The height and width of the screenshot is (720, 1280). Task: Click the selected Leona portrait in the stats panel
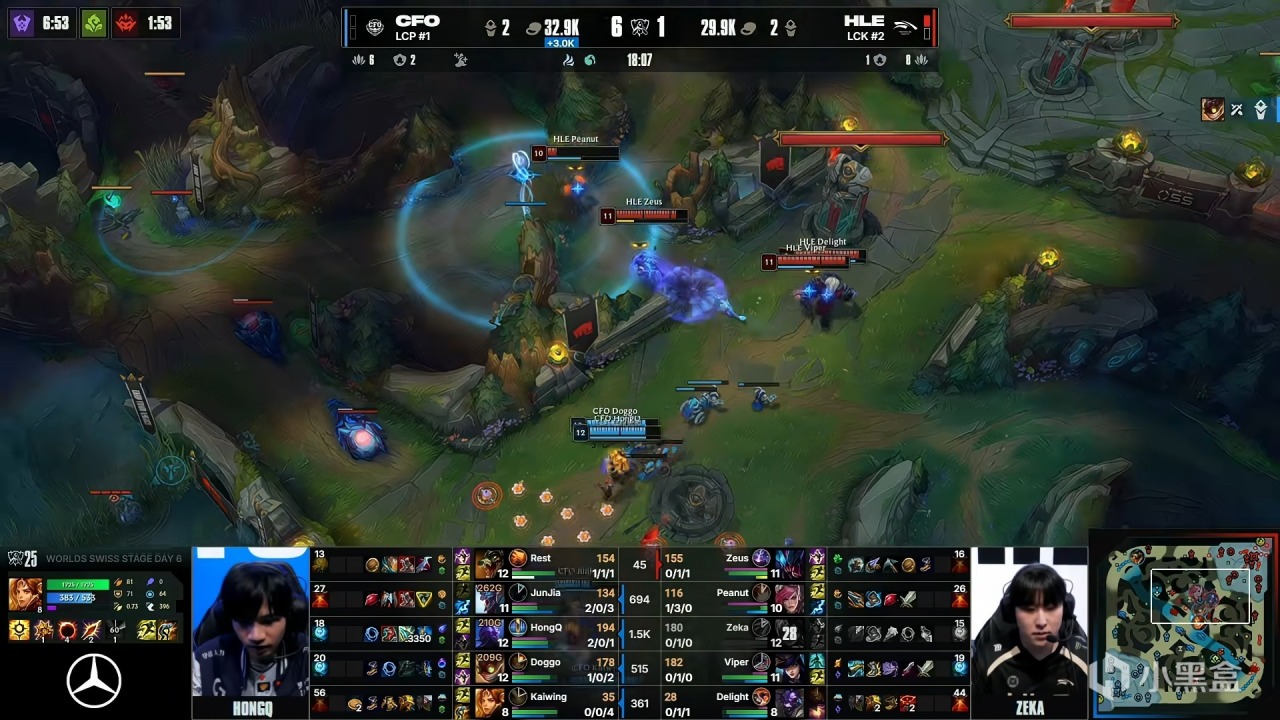[x=25, y=593]
